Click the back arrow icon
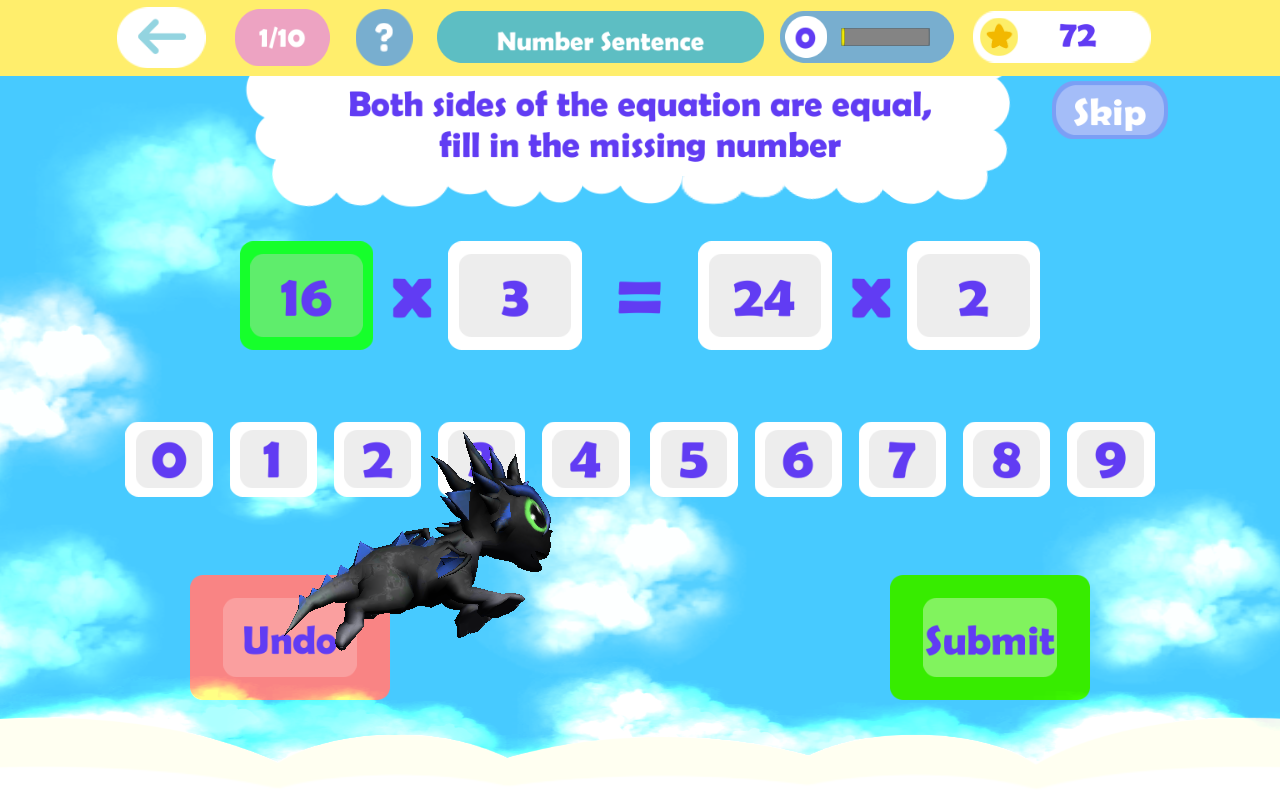 coord(161,37)
